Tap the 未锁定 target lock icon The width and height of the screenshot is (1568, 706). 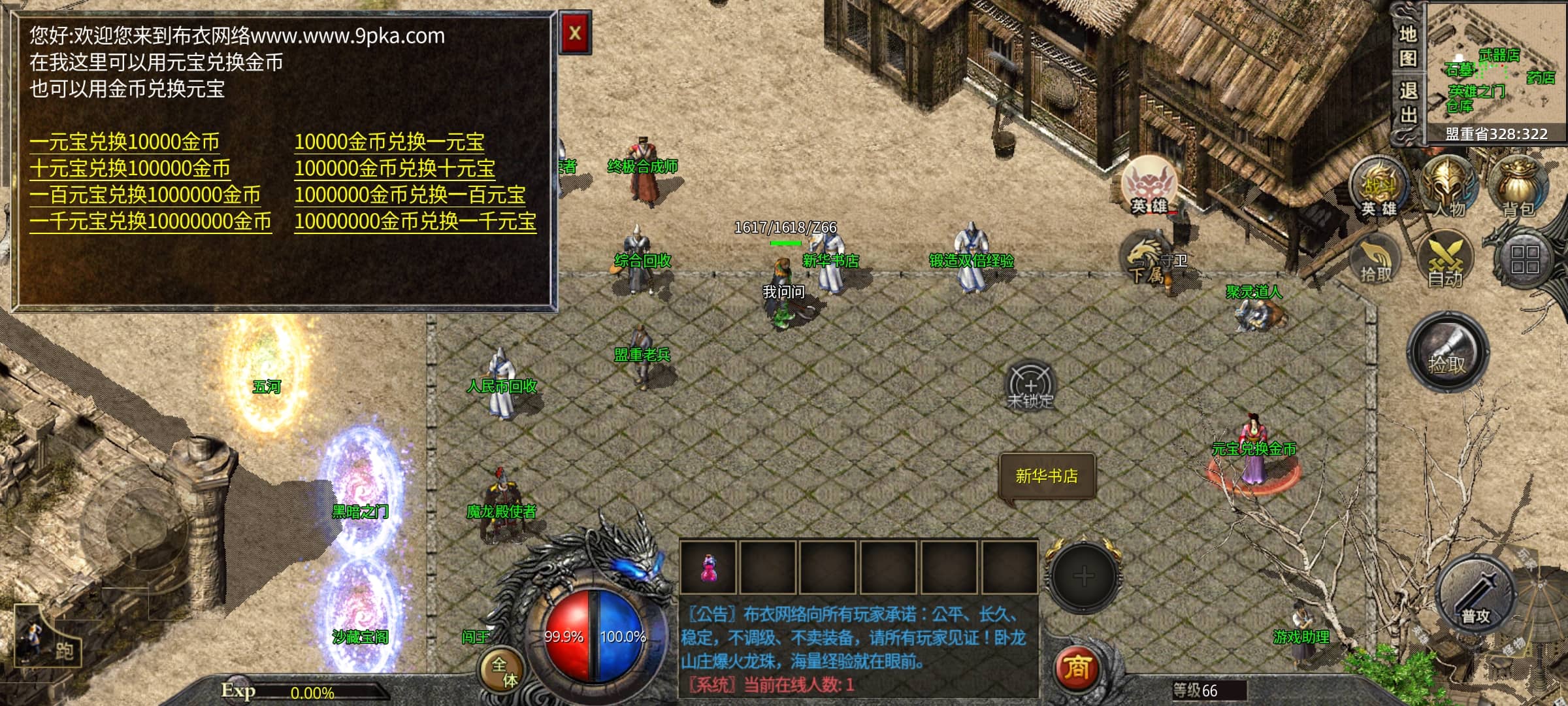[x=1030, y=386]
